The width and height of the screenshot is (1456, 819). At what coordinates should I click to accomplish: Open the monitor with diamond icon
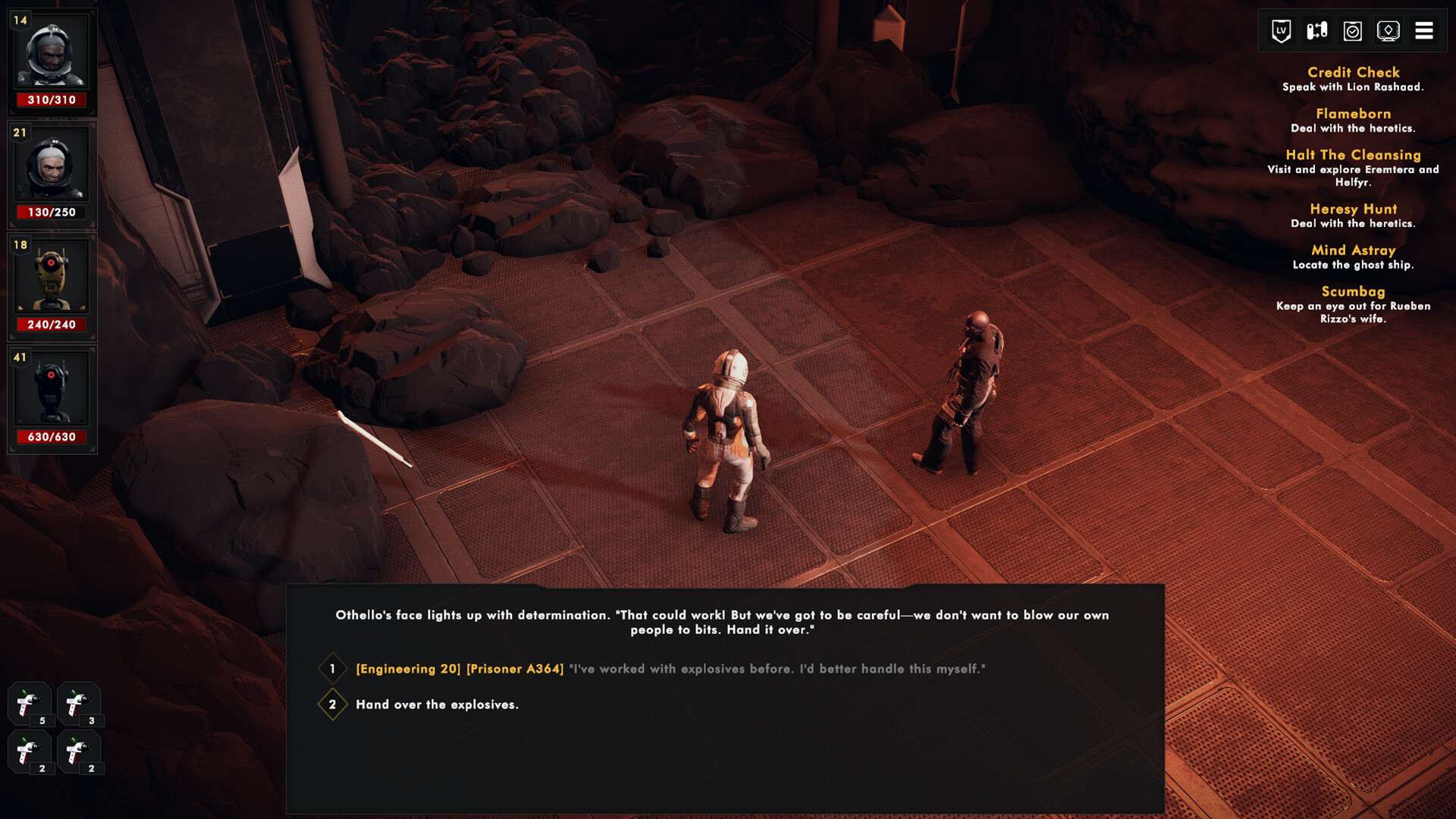click(1388, 31)
